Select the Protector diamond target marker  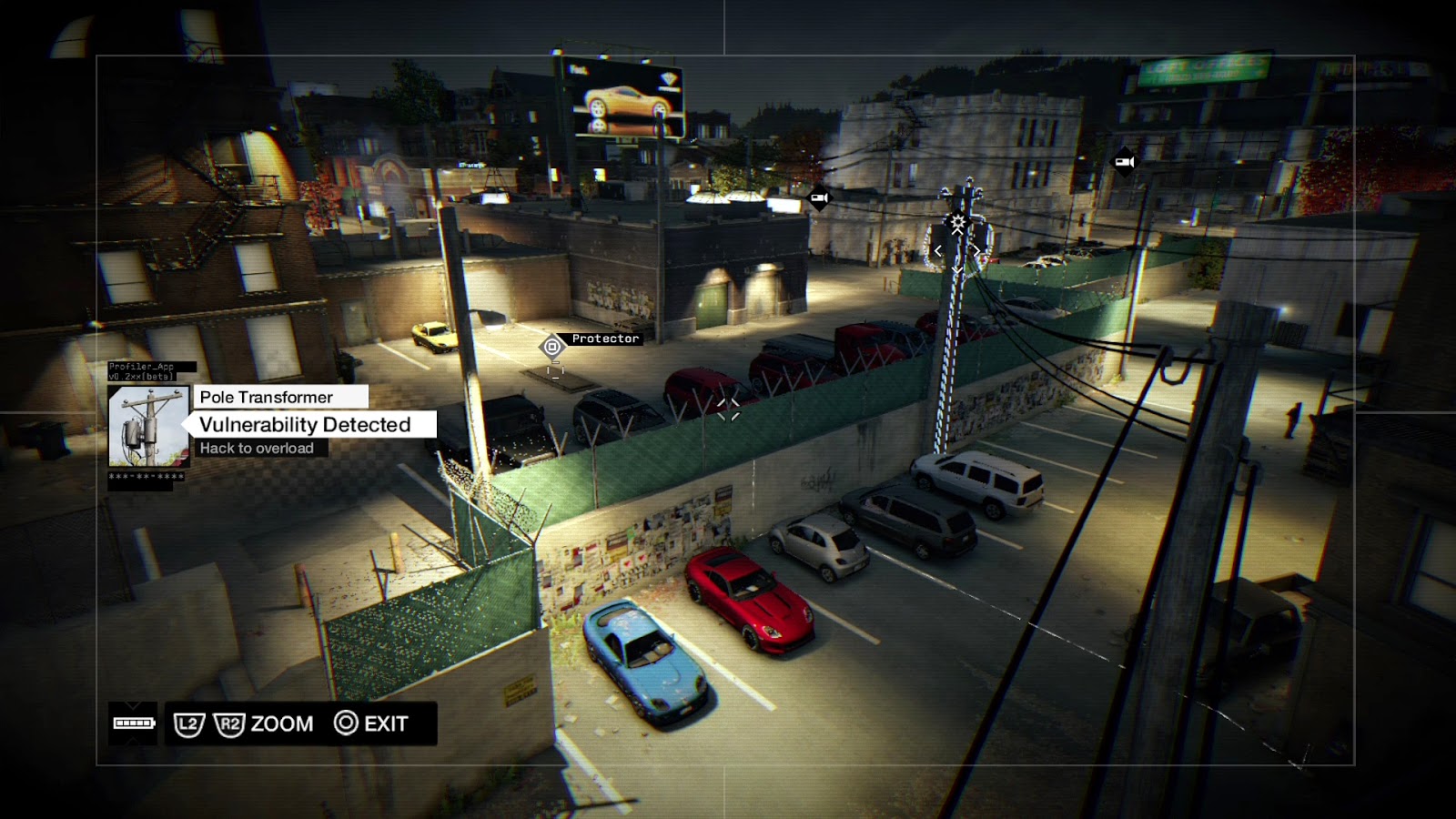coord(552,347)
